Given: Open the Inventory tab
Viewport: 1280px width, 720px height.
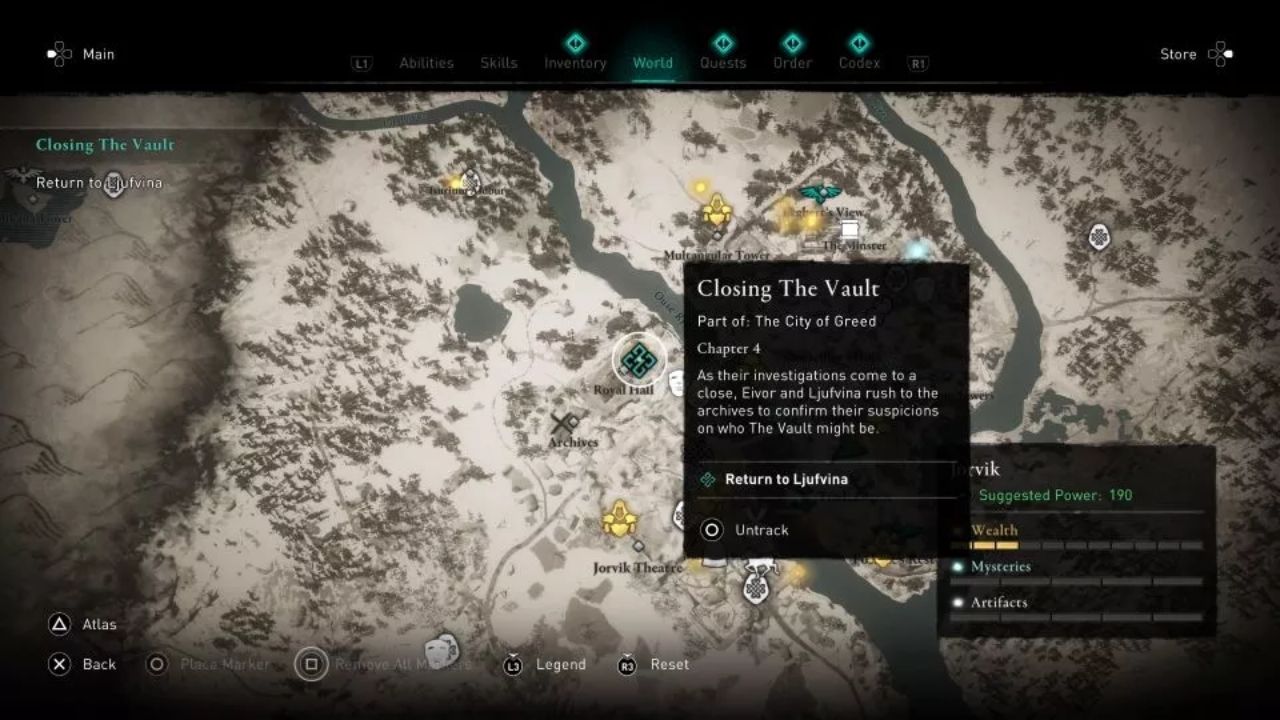Looking at the screenshot, I should (x=575, y=62).
